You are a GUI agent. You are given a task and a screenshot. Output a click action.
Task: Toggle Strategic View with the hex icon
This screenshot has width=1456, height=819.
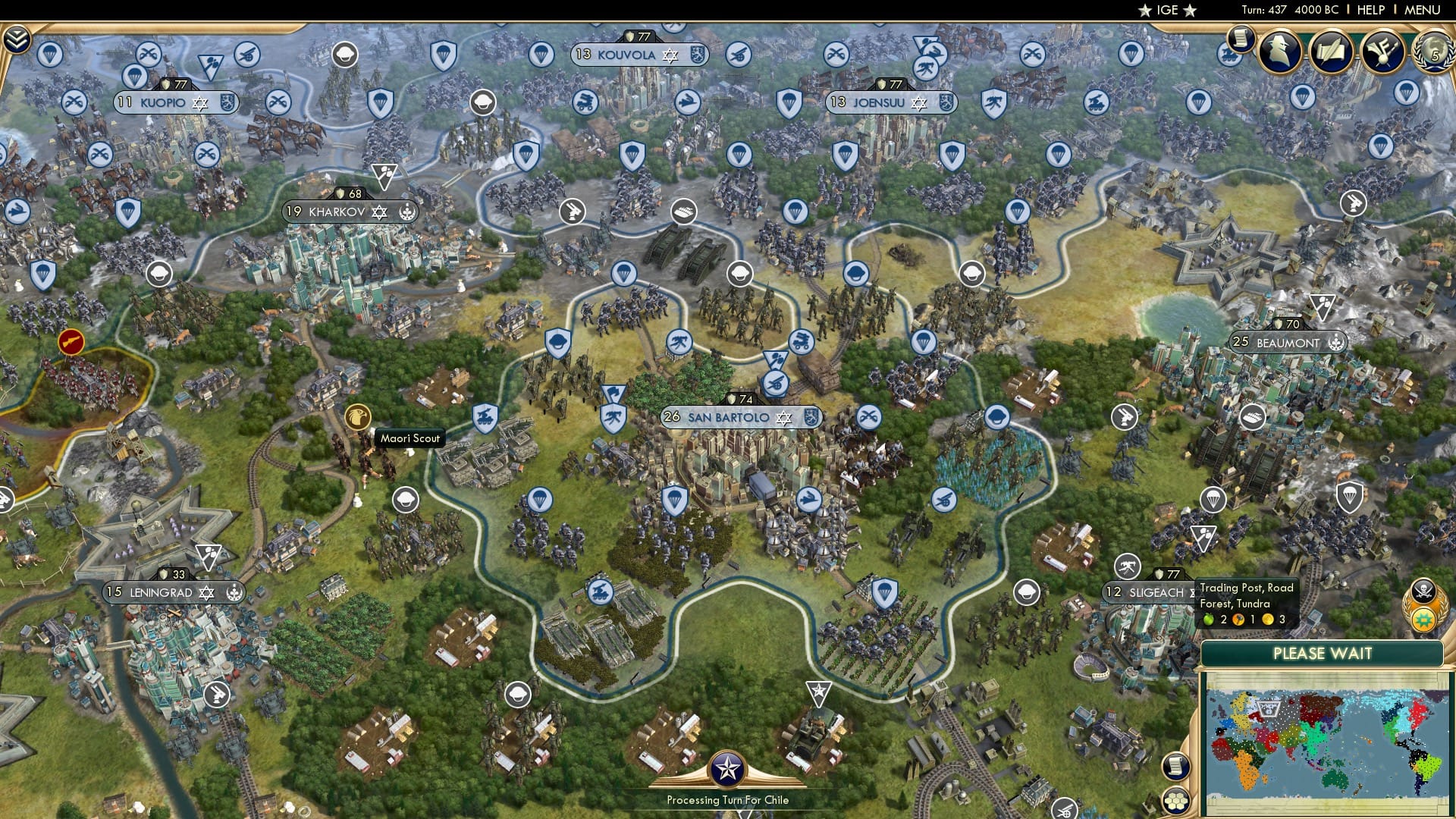pos(1176,799)
